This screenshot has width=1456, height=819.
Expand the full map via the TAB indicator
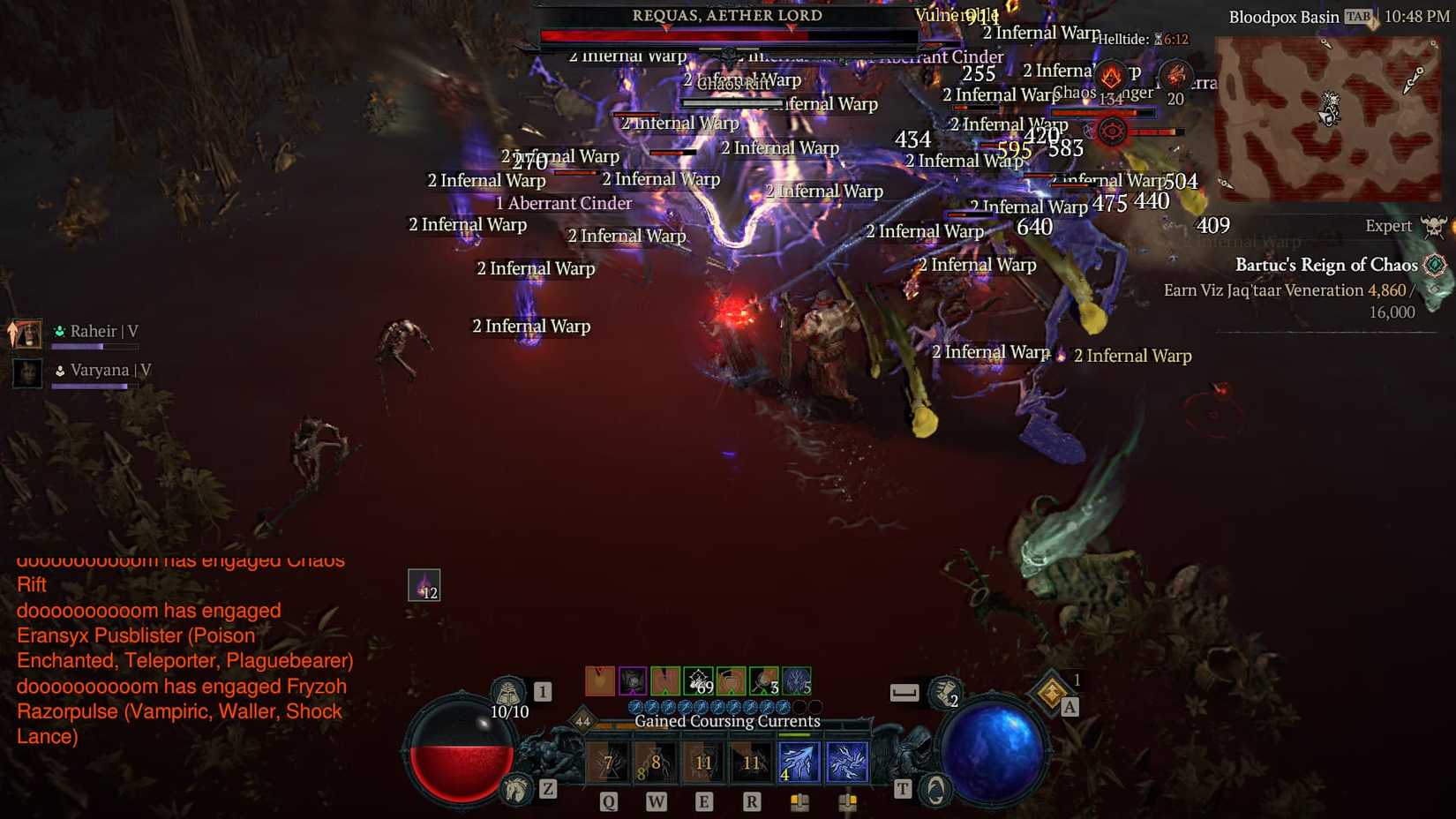pos(1357,15)
